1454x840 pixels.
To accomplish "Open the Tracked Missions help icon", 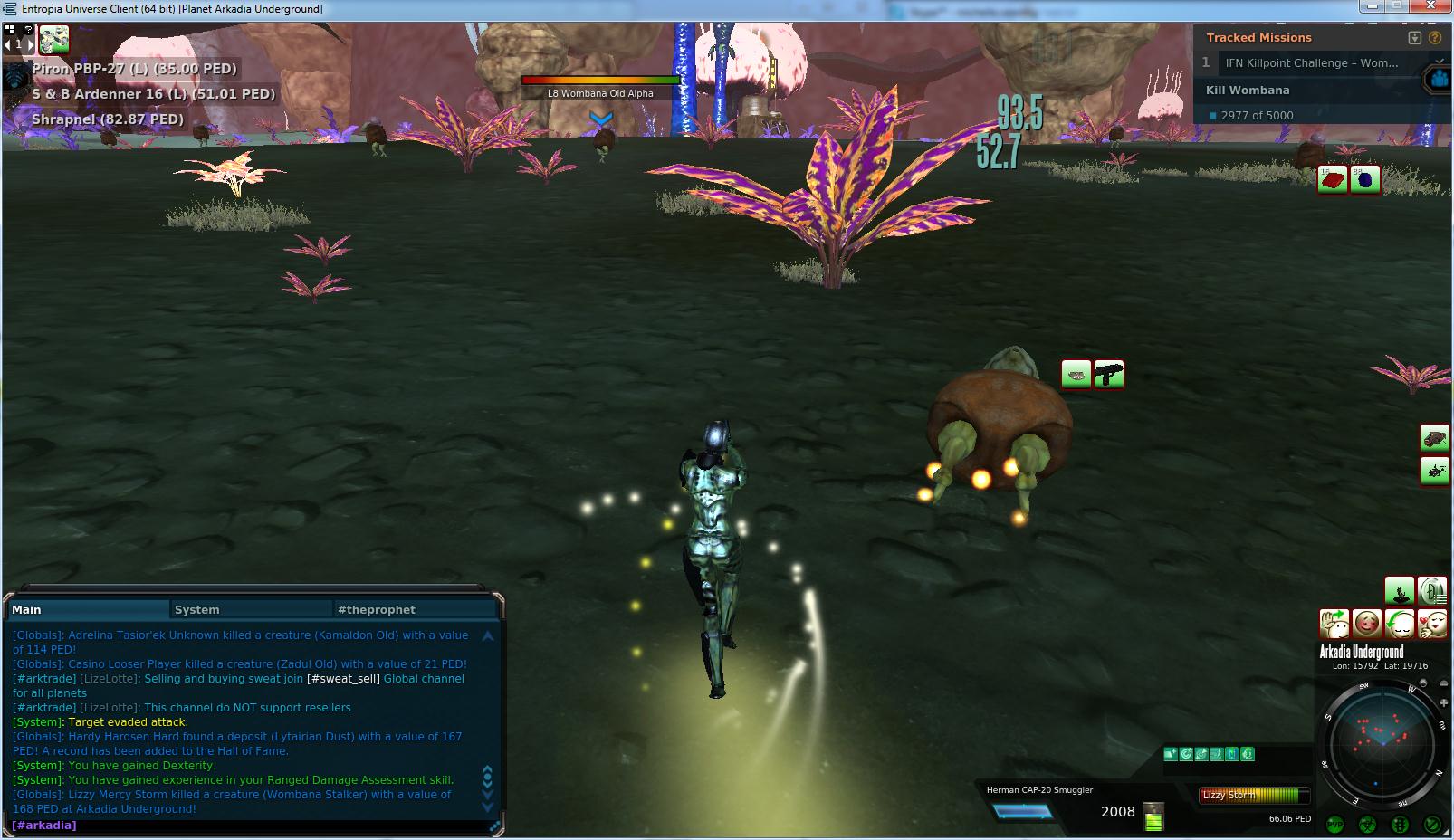I will [x=1434, y=38].
